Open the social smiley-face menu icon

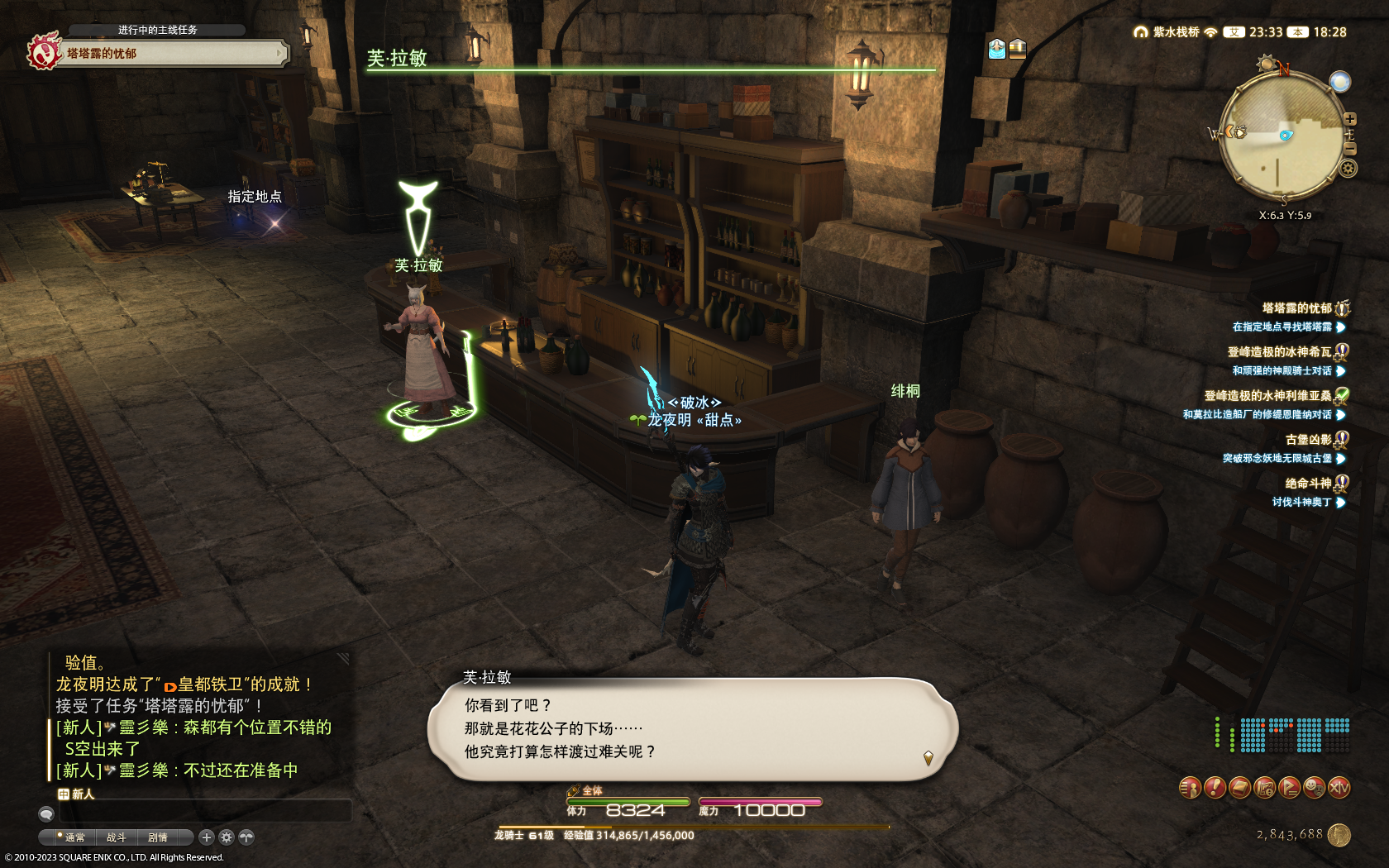pos(1314,788)
